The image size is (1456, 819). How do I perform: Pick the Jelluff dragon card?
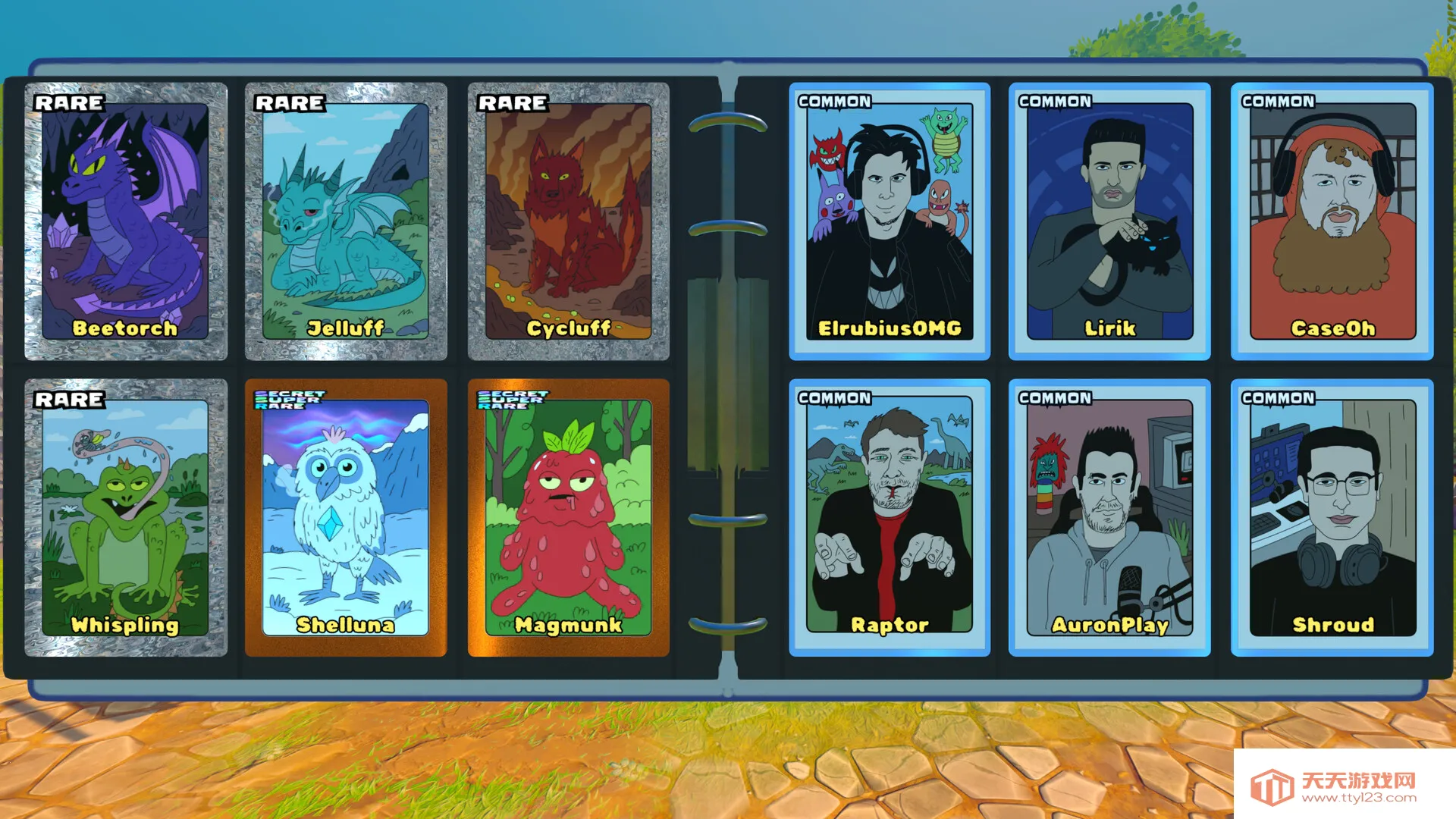point(346,221)
